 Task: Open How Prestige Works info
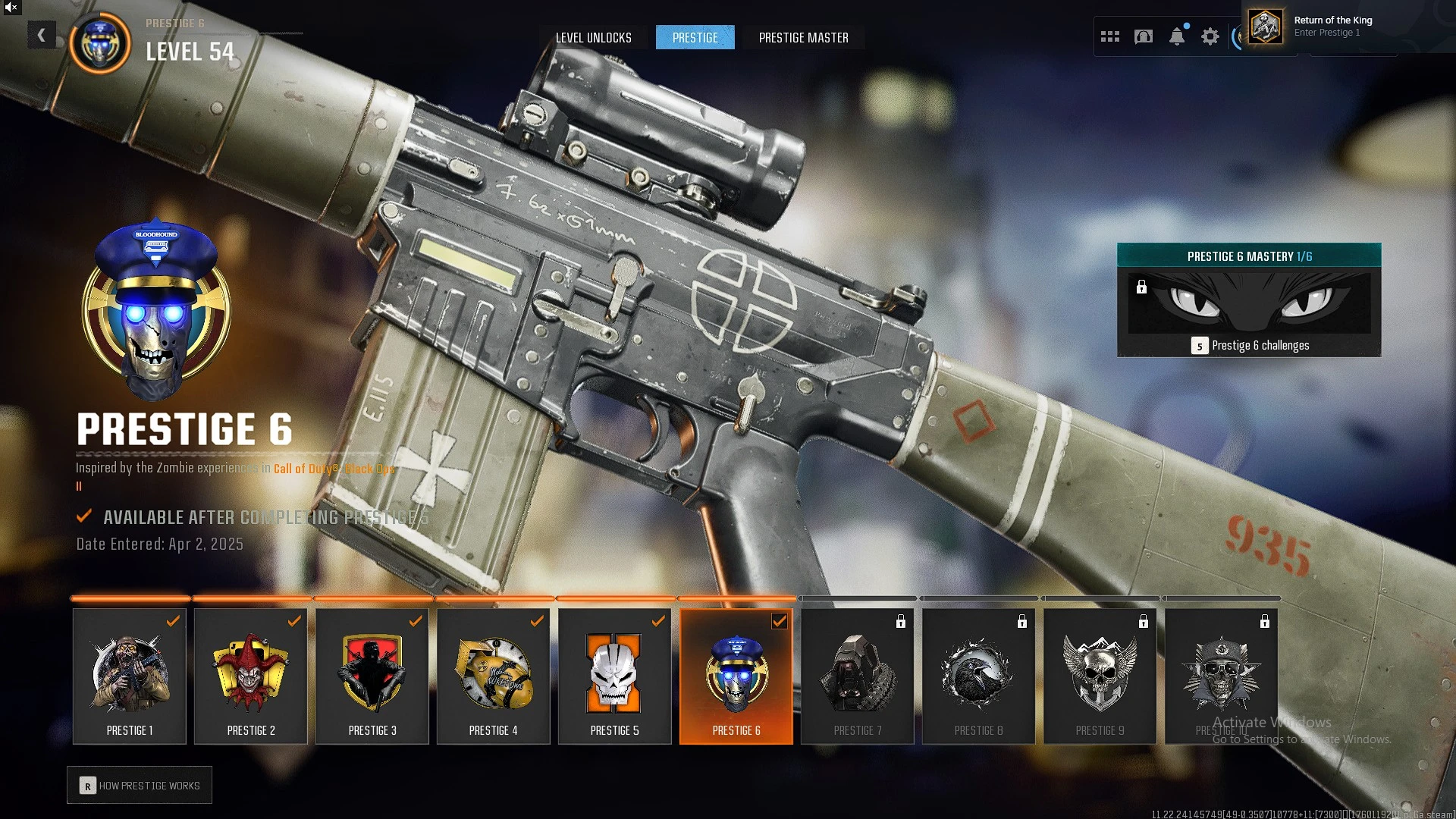point(140,786)
